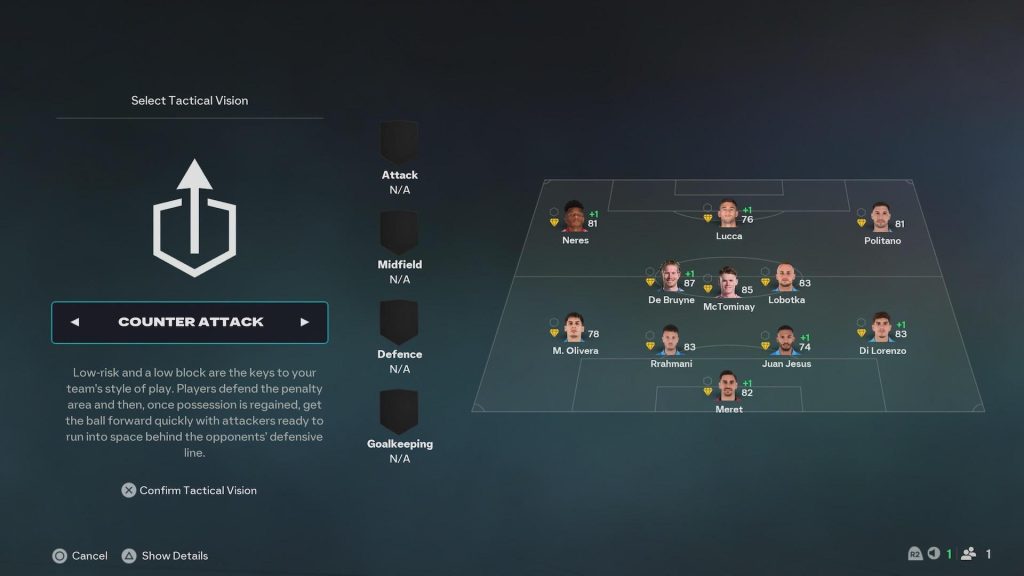Pick centre back Juan Jesus
The image size is (1024, 576).
pyautogui.click(x=786, y=340)
